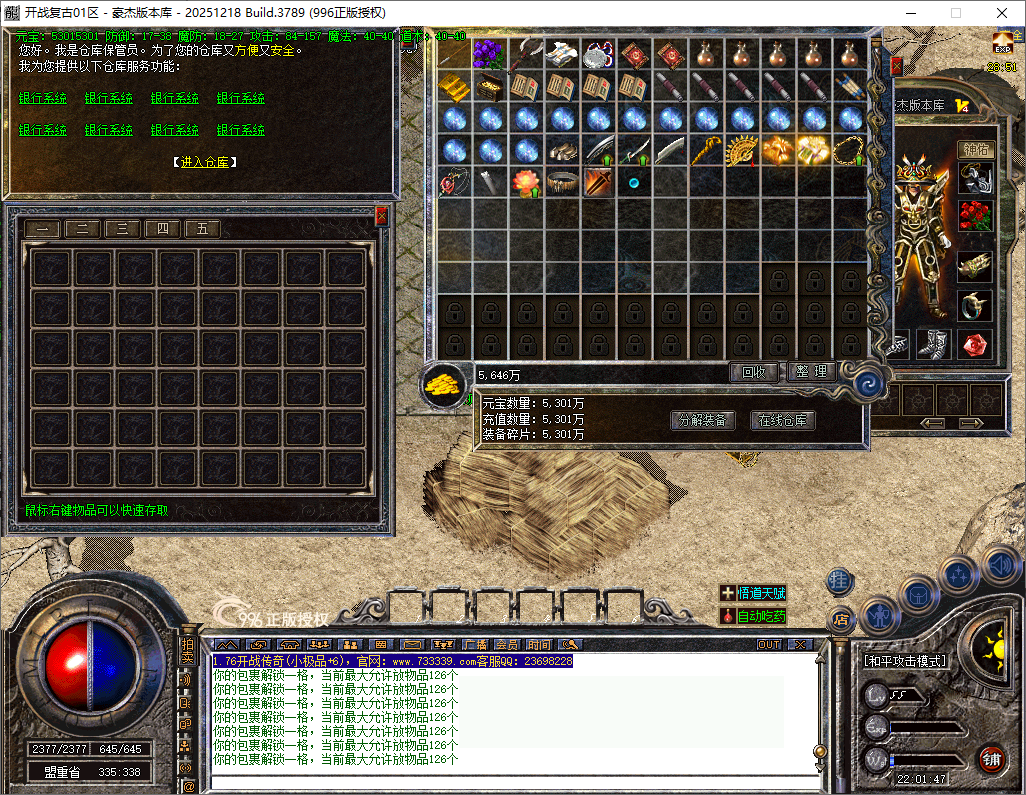Close the game window
The image size is (1026, 795).
point(1001,13)
